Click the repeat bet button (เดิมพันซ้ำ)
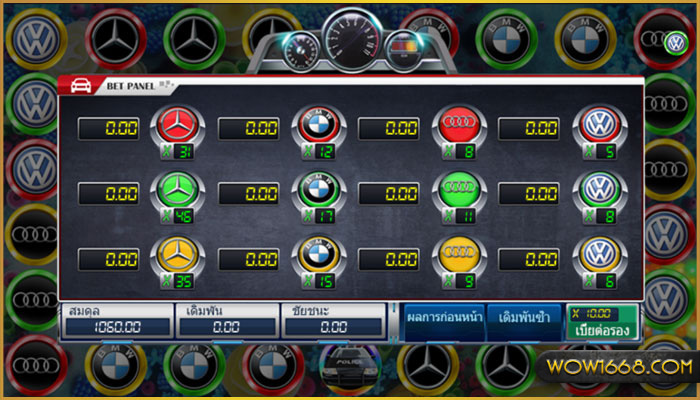Screen dimensions: 700x400 (525, 321)
